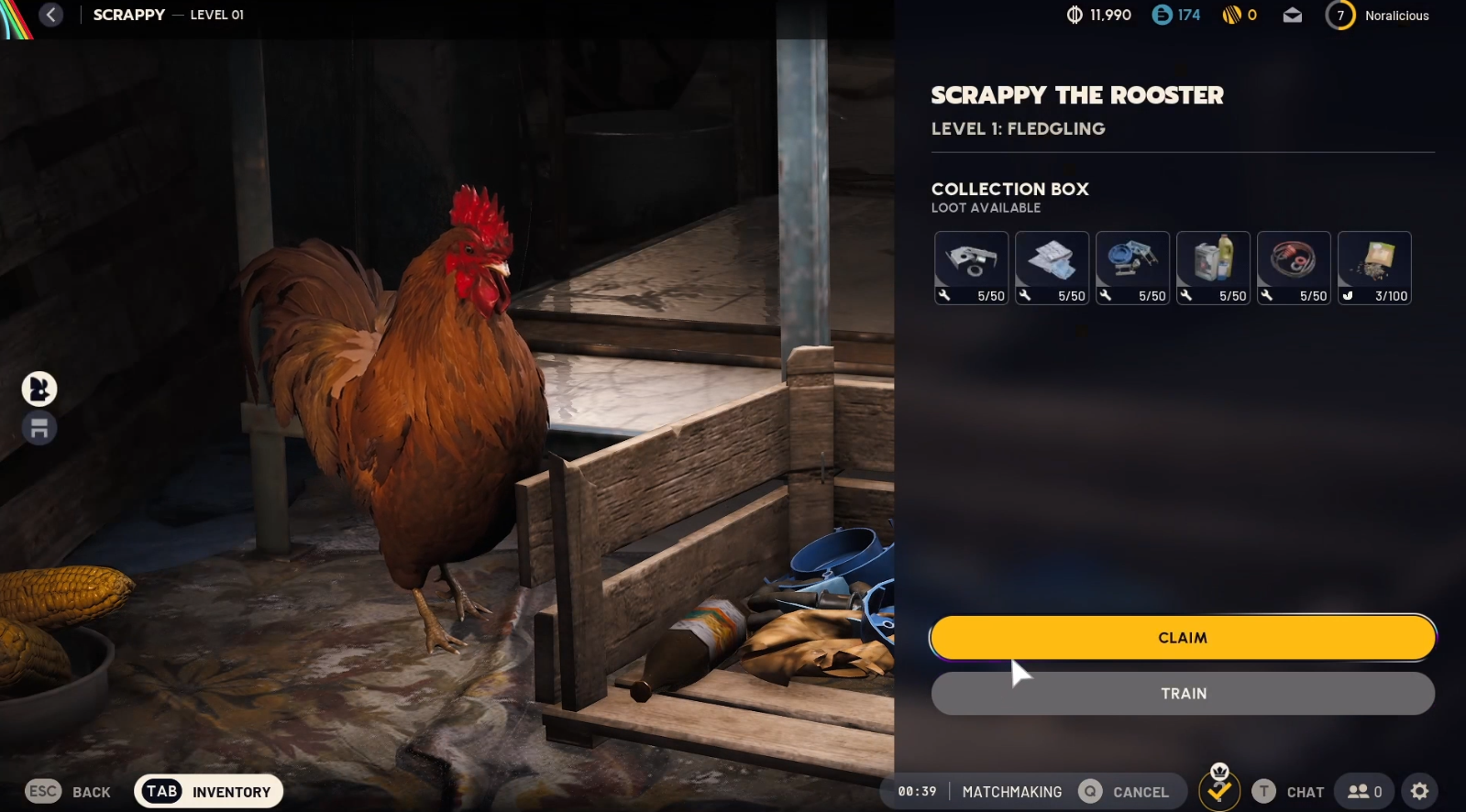Click the party members icon showing 0

tap(1363, 790)
